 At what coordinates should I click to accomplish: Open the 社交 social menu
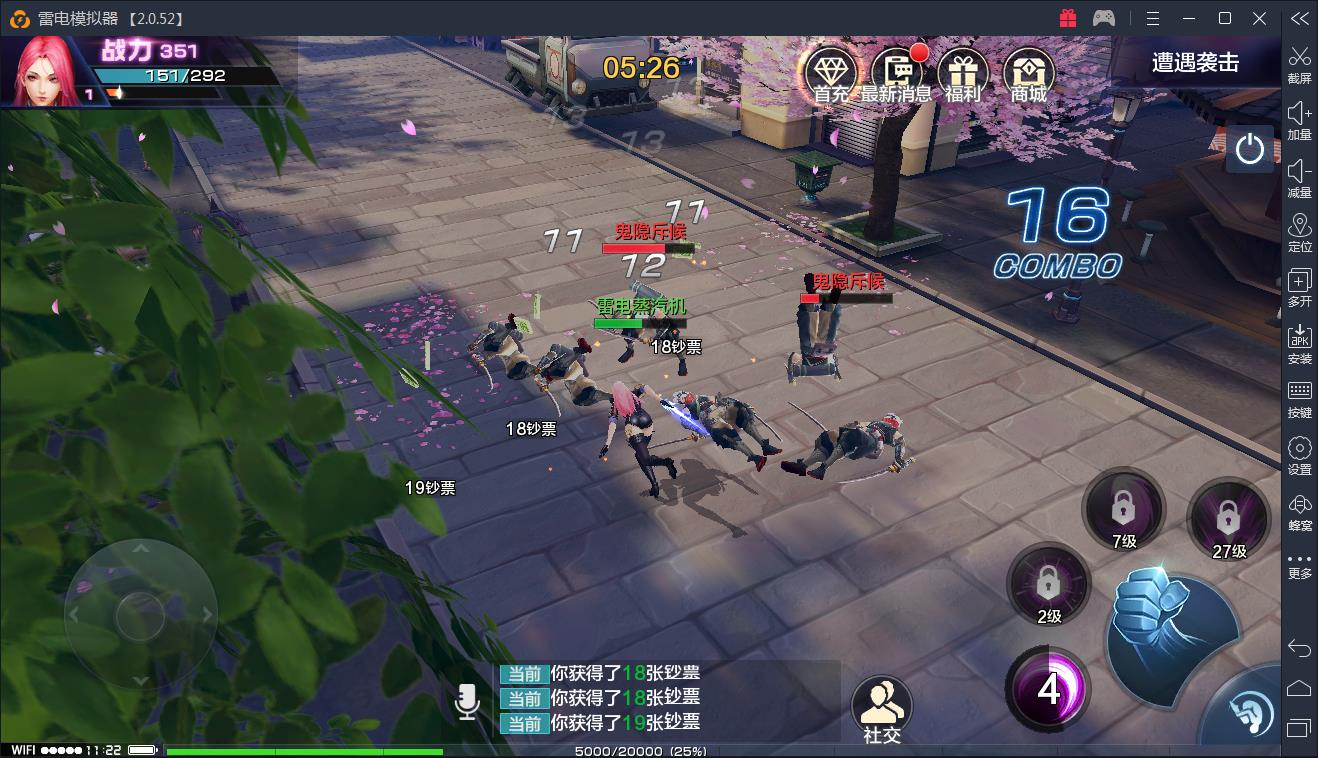882,708
